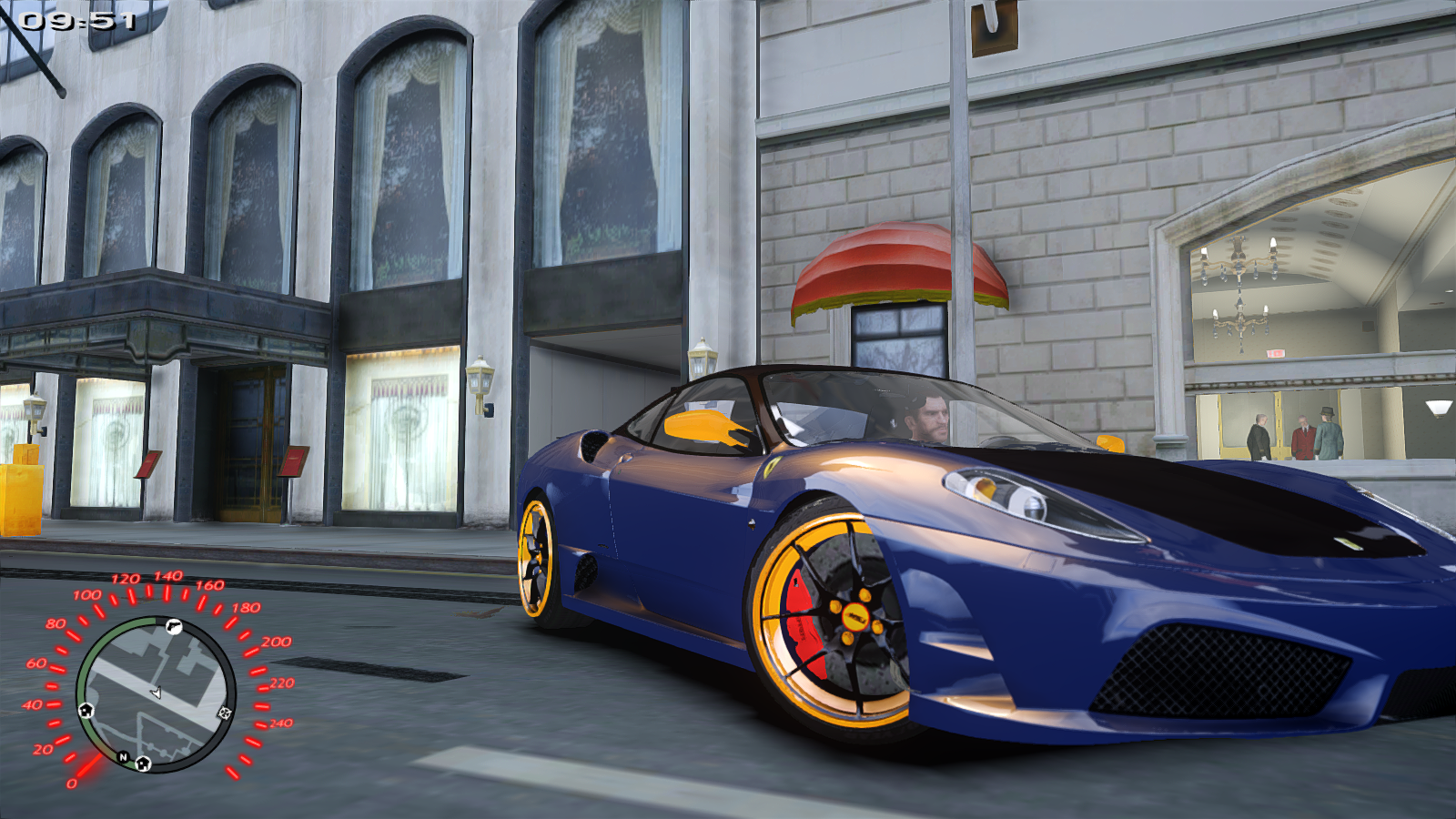Select the safehouse blip on the minimap's left

[x=86, y=711]
